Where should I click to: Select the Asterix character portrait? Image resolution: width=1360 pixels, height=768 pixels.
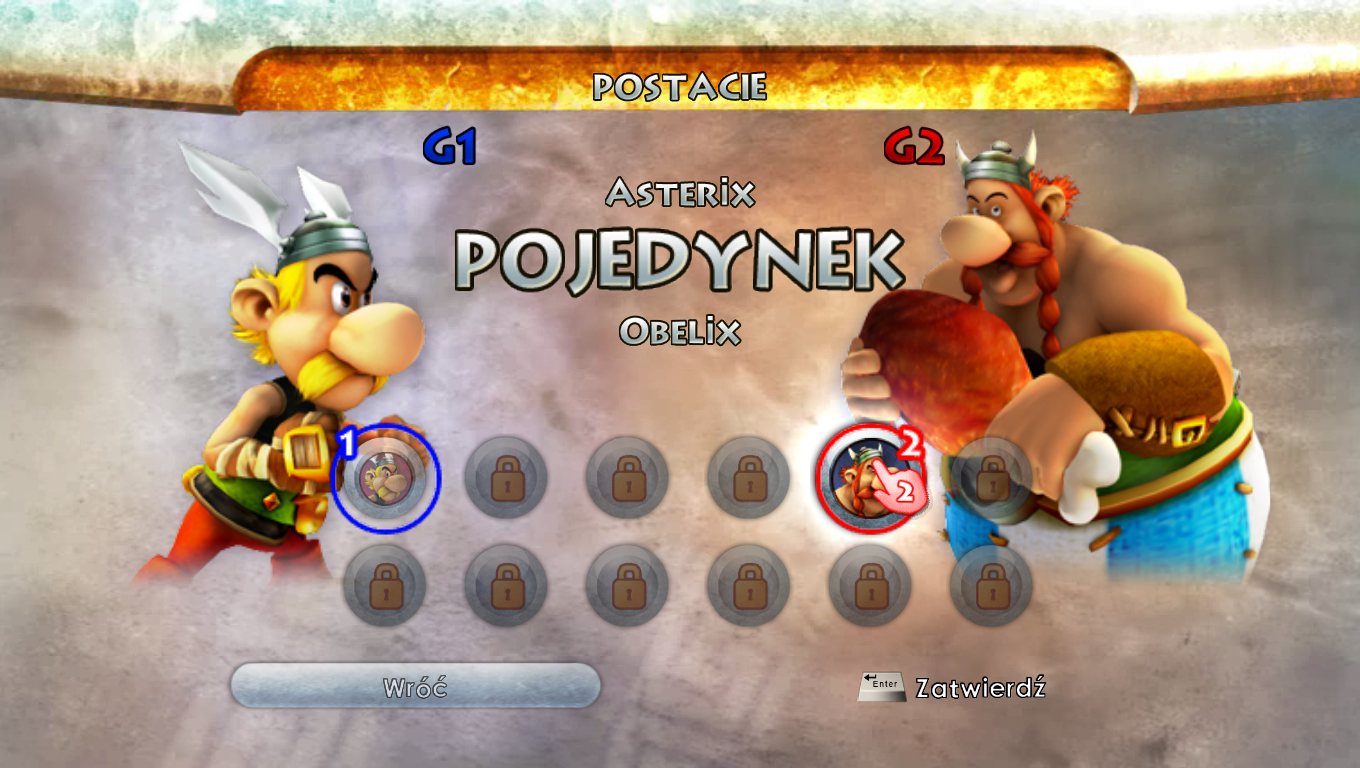coord(385,478)
